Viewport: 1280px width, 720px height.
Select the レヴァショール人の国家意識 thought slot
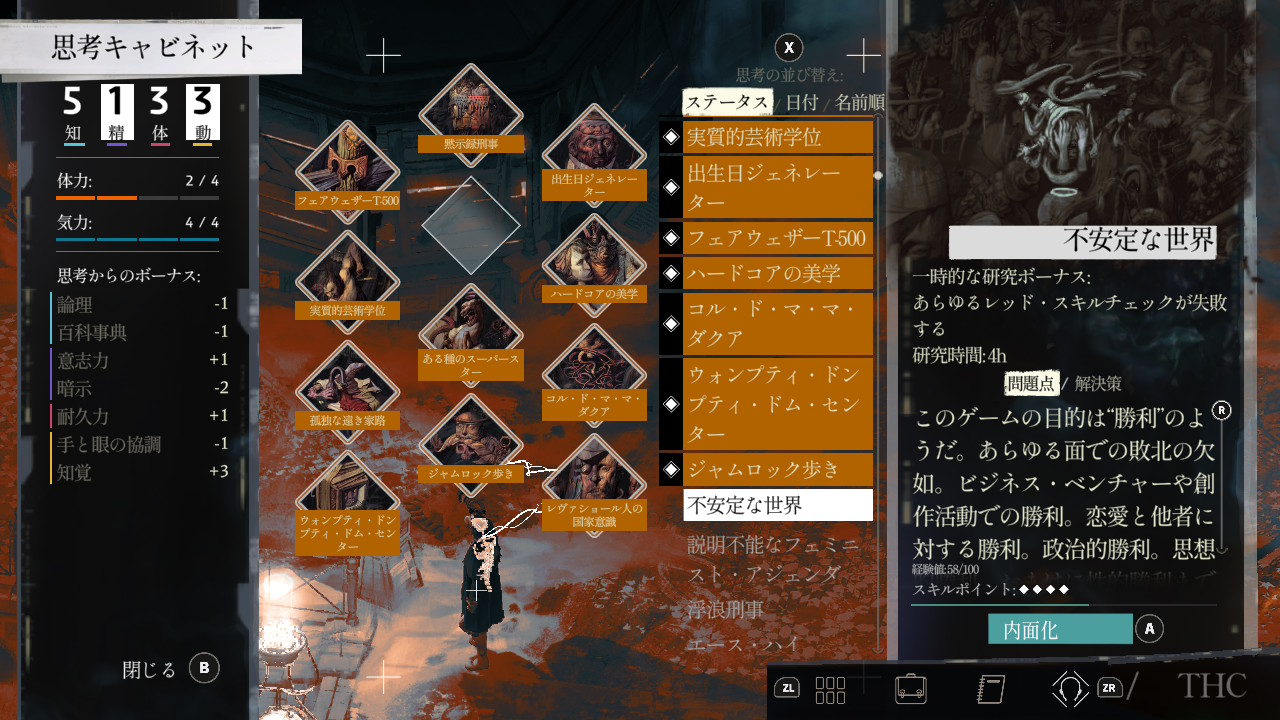(x=593, y=485)
